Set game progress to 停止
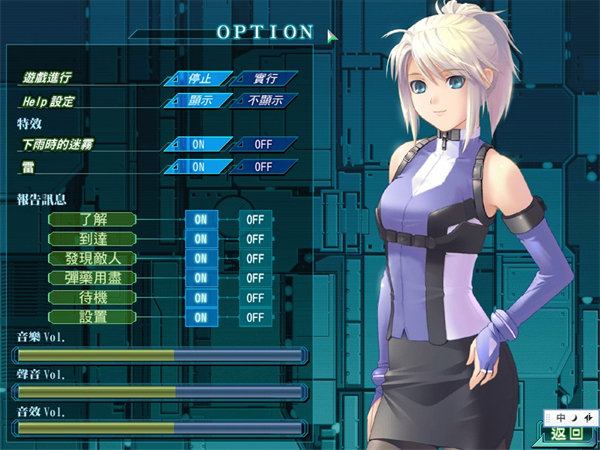600x450 pixels. pyautogui.click(x=198, y=78)
